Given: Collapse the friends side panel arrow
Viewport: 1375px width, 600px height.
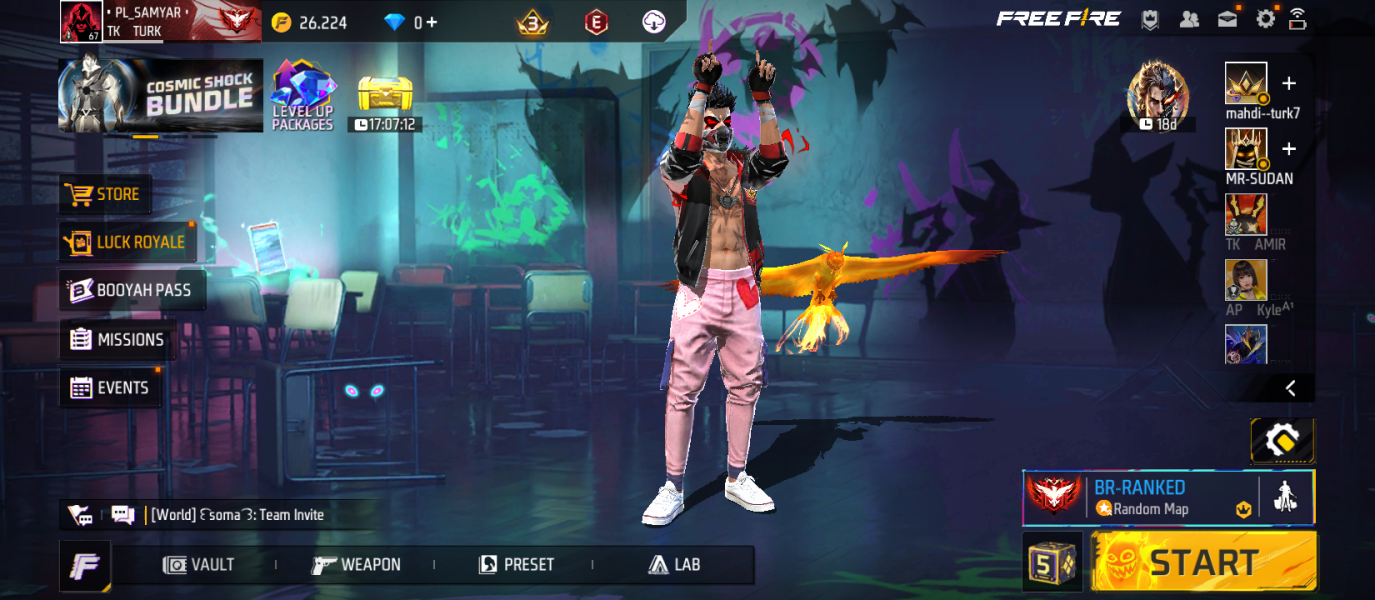Looking at the screenshot, I should 1290,388.
